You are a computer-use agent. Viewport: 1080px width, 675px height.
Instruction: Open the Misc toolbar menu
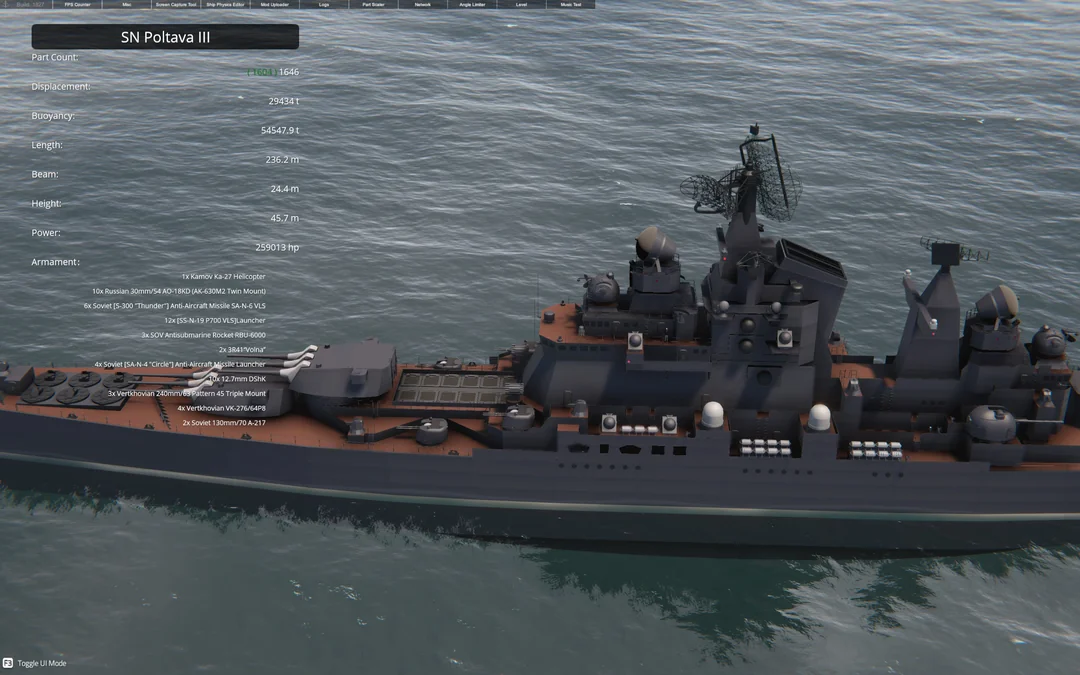(x=126, y=4)
